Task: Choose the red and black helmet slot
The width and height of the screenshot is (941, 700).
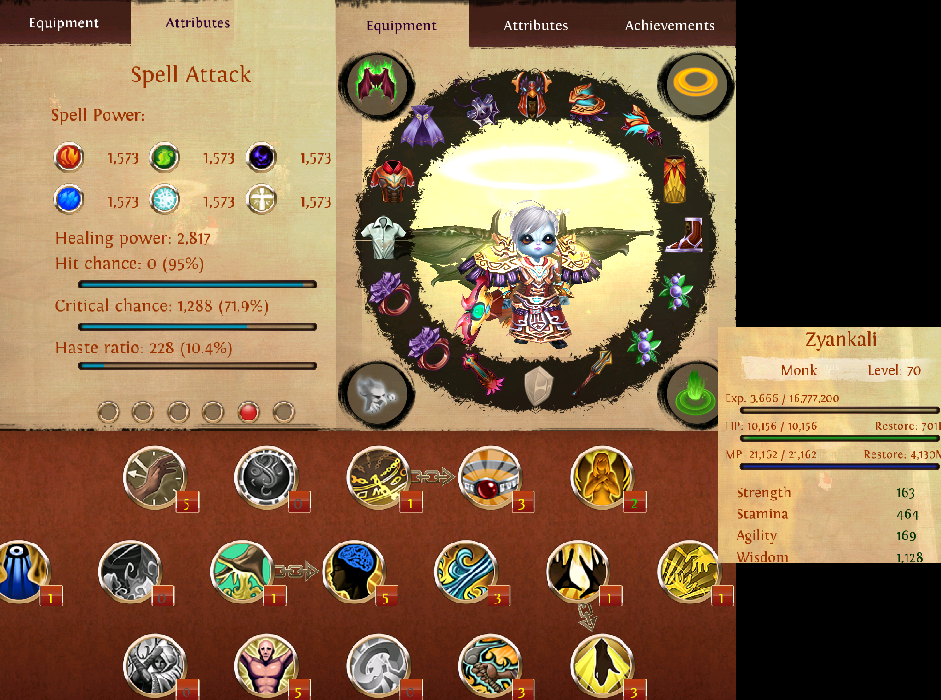Action: (532, 93)
